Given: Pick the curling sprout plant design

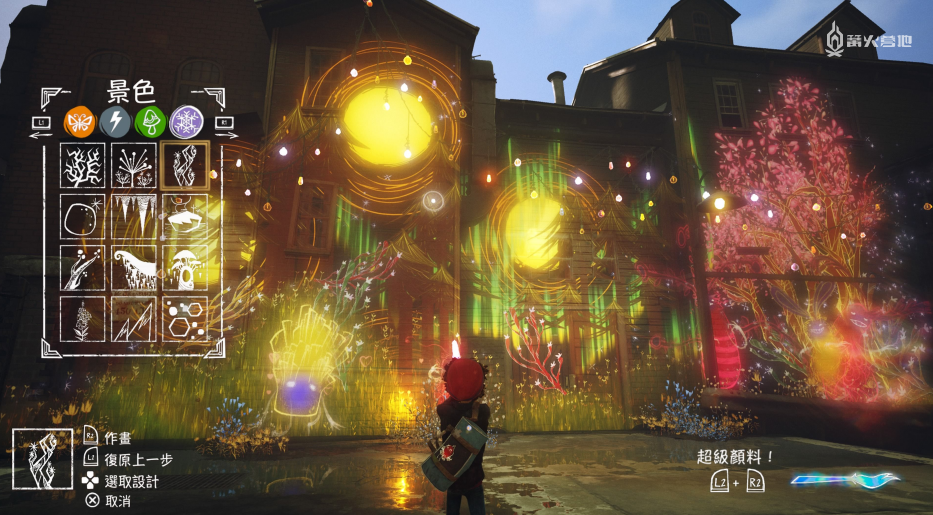Looking at the screenshot, I should click(x=82, y=268).
